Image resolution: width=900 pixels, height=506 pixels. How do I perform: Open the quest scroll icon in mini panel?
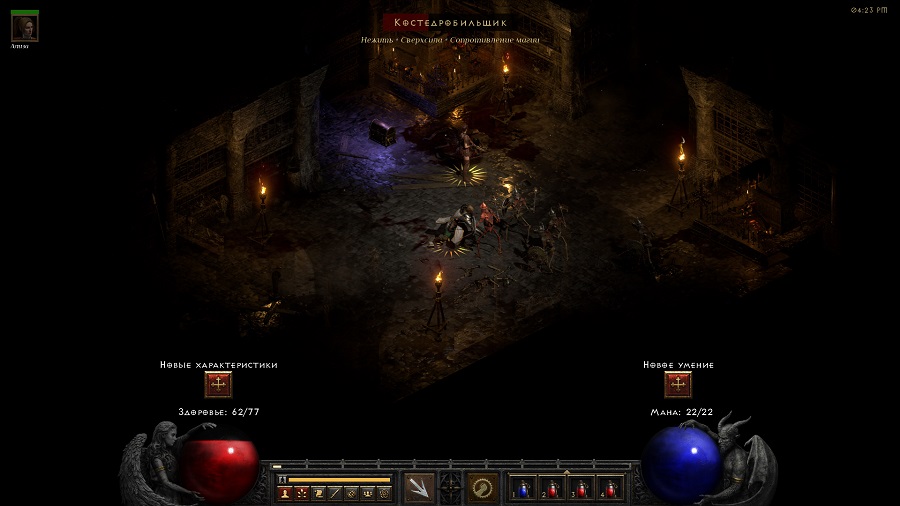click(317, 493)
